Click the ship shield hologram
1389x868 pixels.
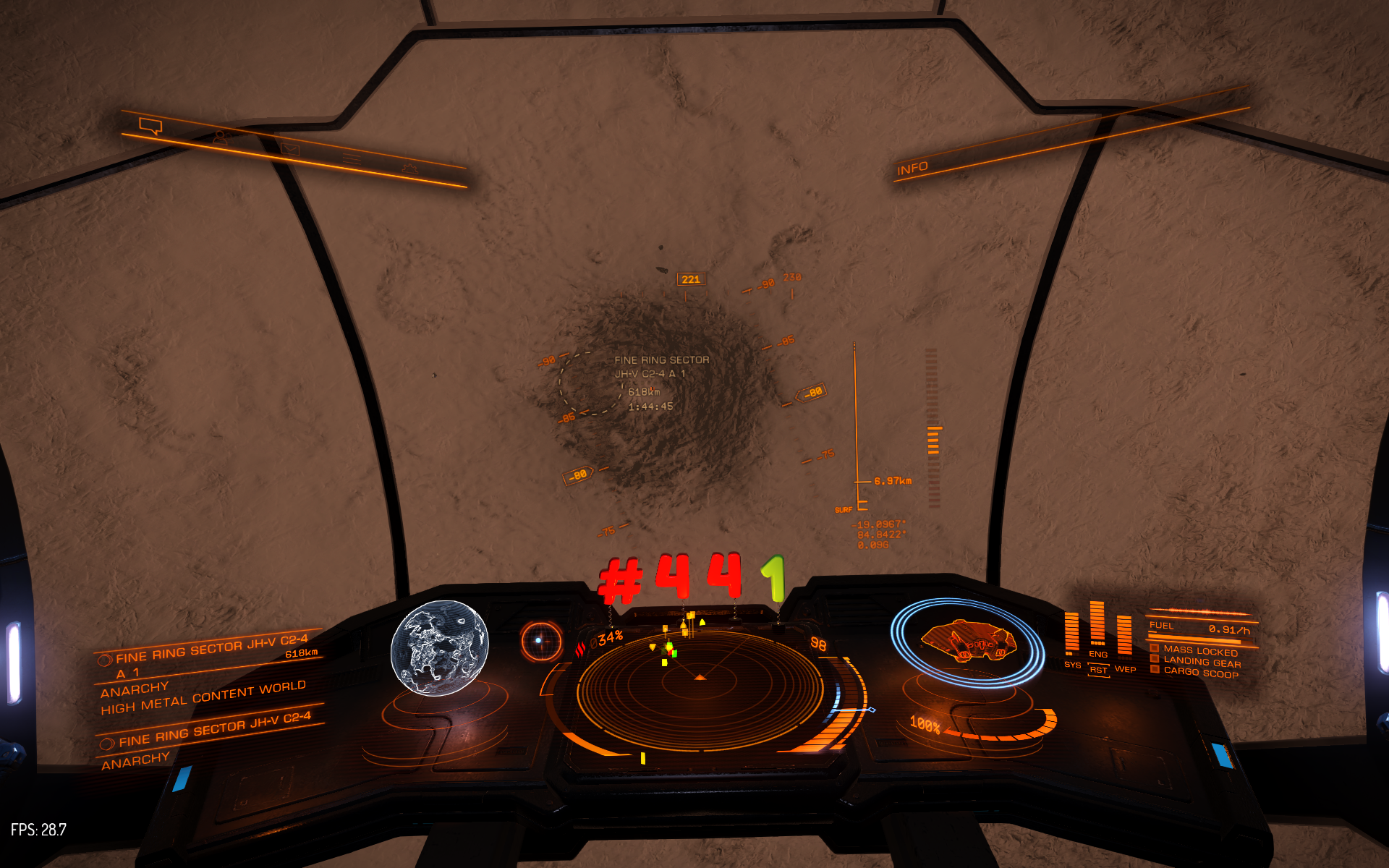point(967,642)
